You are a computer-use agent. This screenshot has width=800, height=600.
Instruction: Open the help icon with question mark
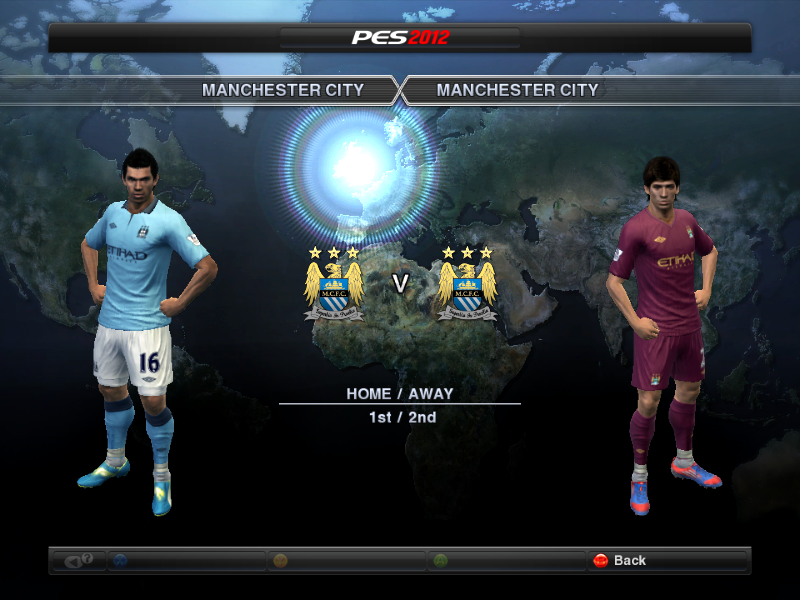(x=79, y=560)
